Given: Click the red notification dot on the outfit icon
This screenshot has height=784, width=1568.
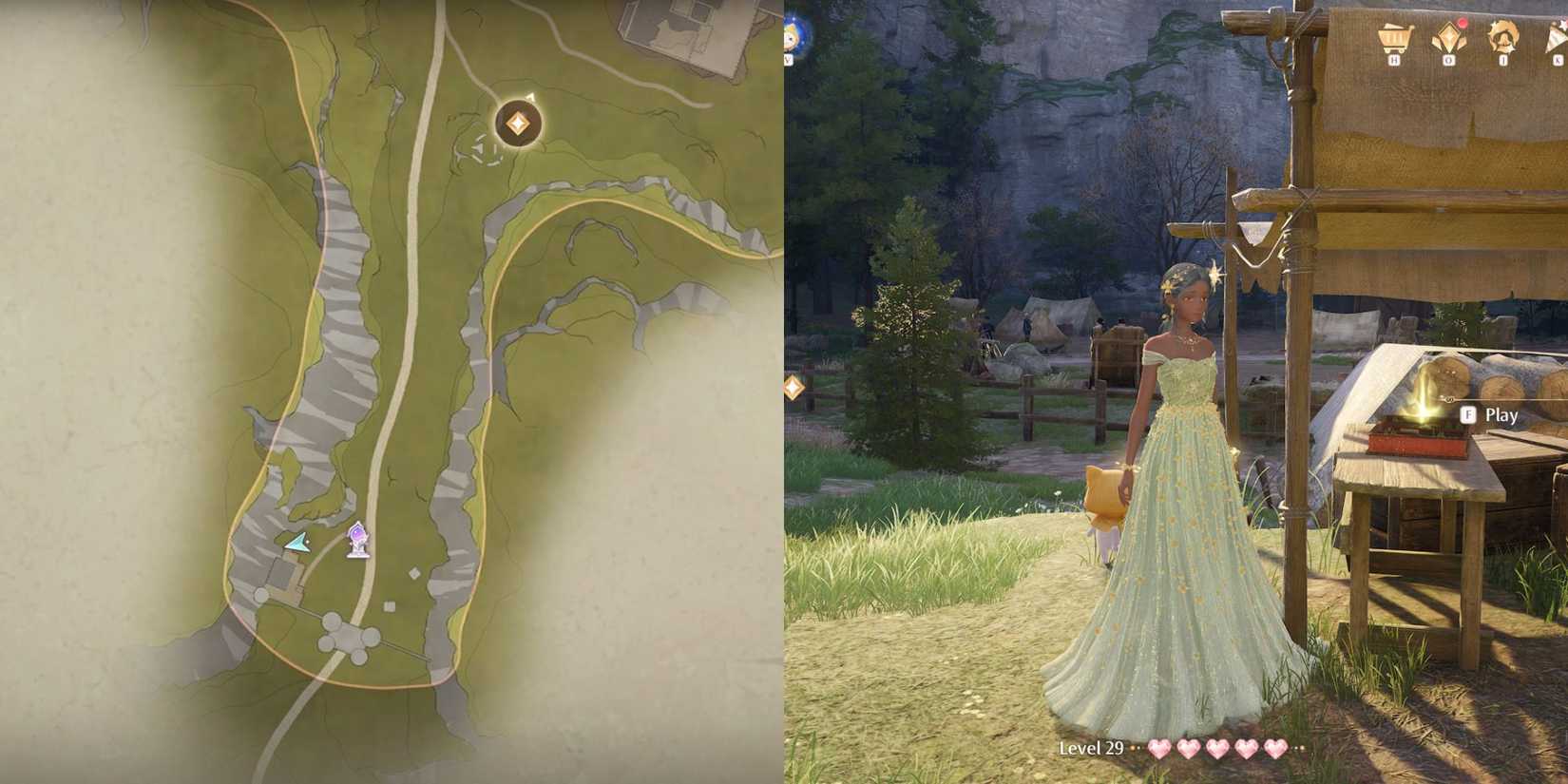Looking at the screenshot, I should (x=1463, y=22).
